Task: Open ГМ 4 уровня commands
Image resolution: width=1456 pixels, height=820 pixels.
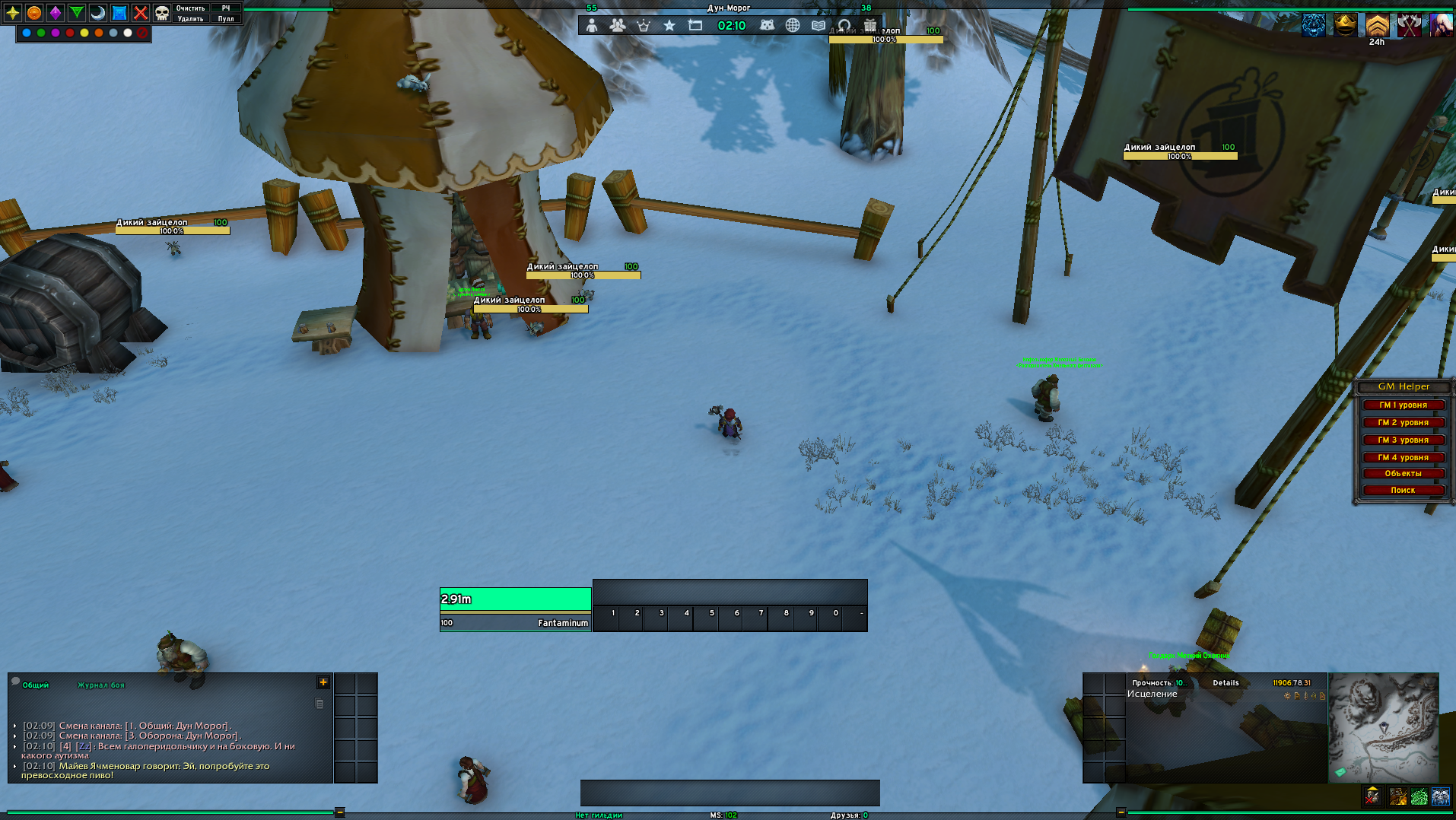Action: [x=1403, y=457]
